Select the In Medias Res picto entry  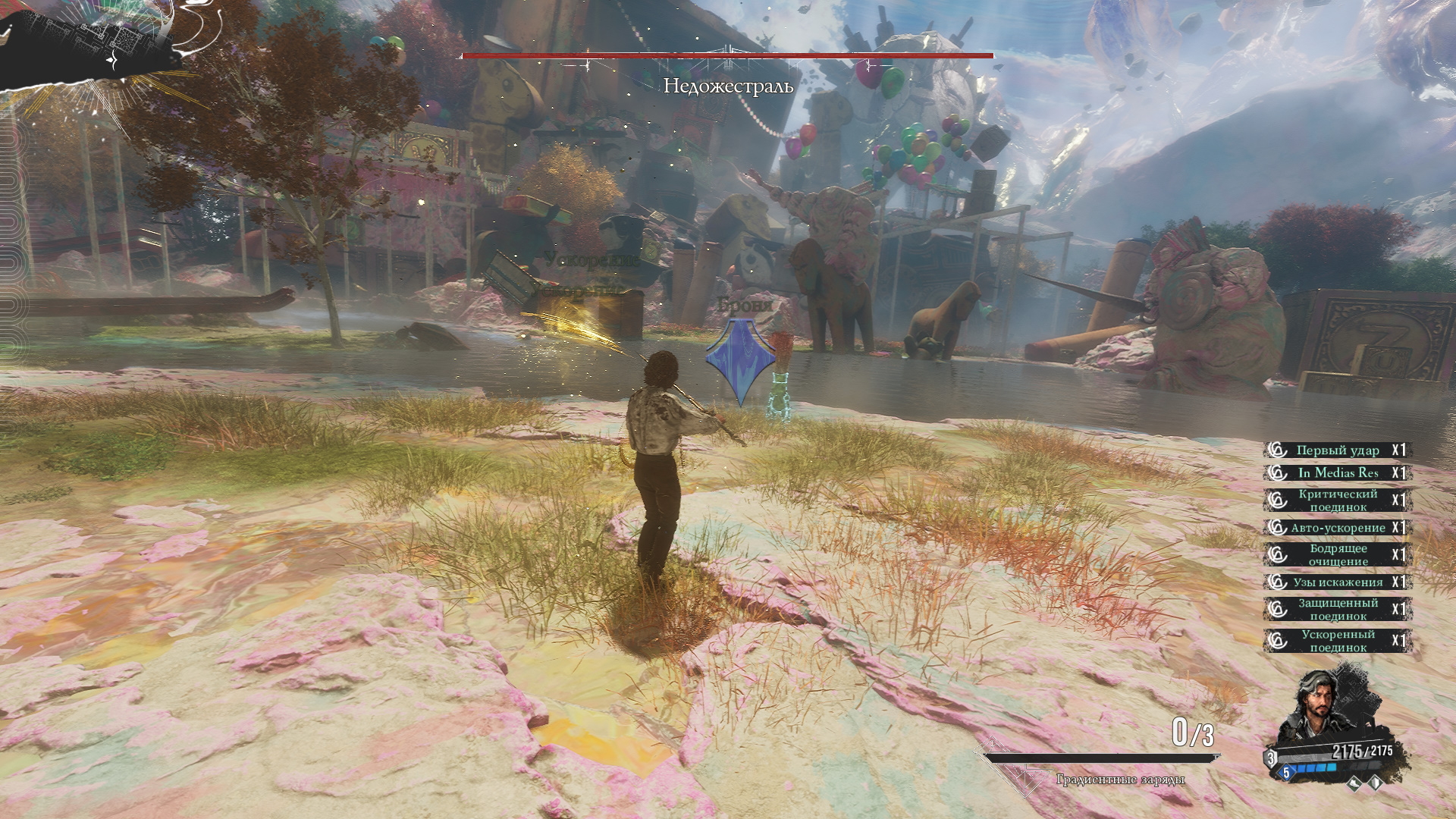coord(1337,473)
